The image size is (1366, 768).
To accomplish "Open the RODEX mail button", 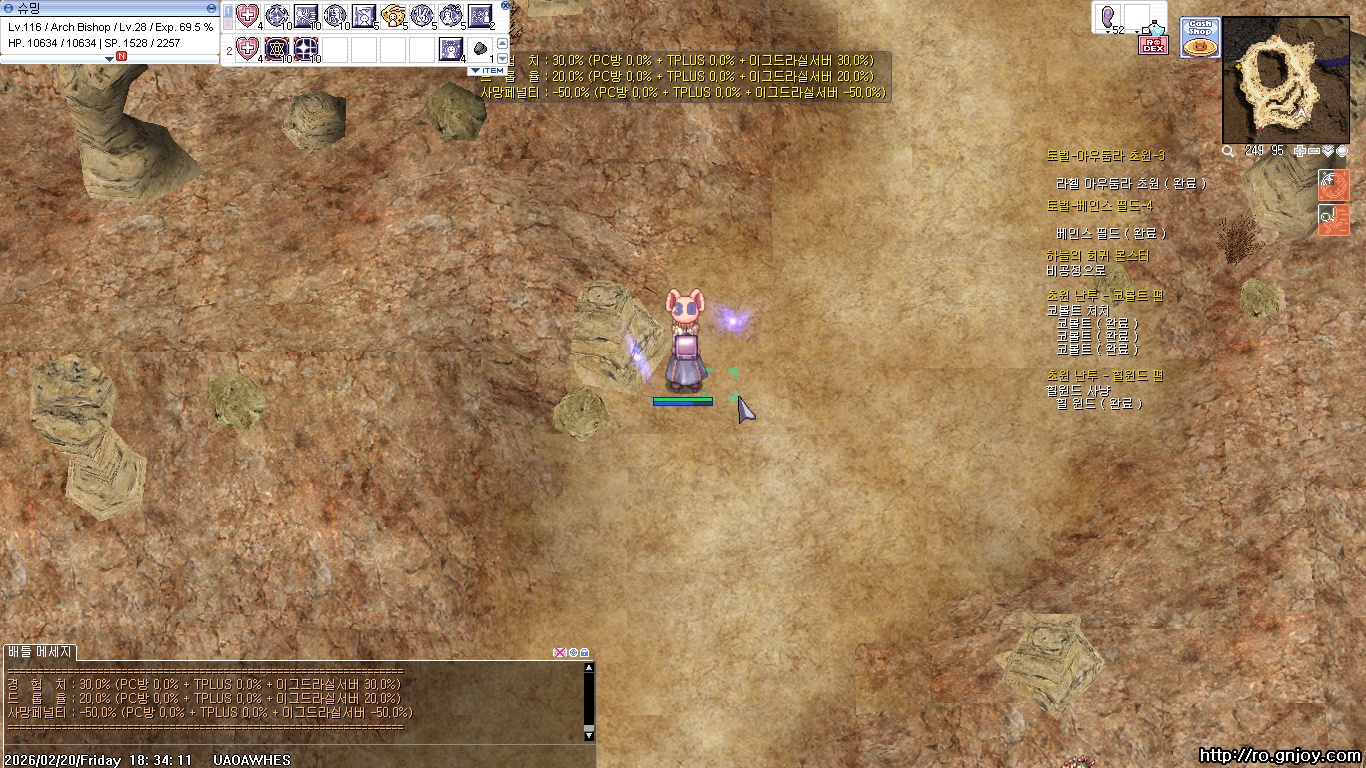I will point(1153,44).
